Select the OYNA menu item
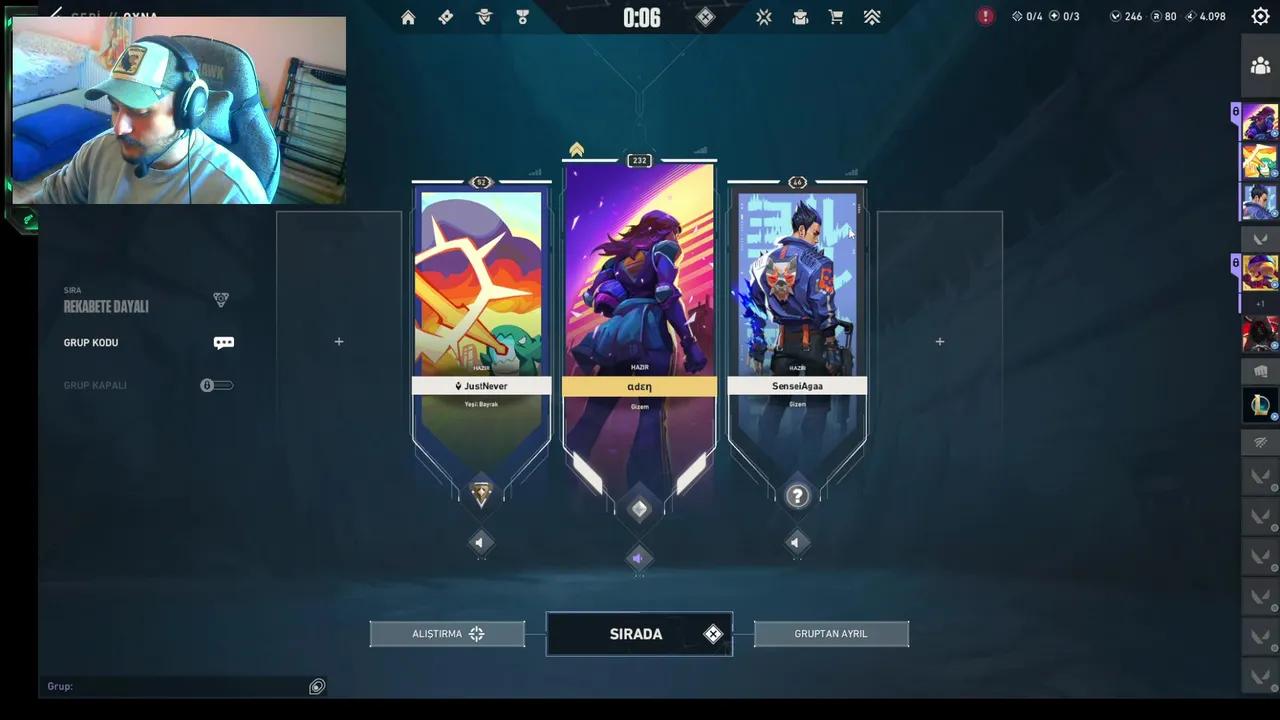The height and width of the screenshot is (720, 1280). [139, 16]
